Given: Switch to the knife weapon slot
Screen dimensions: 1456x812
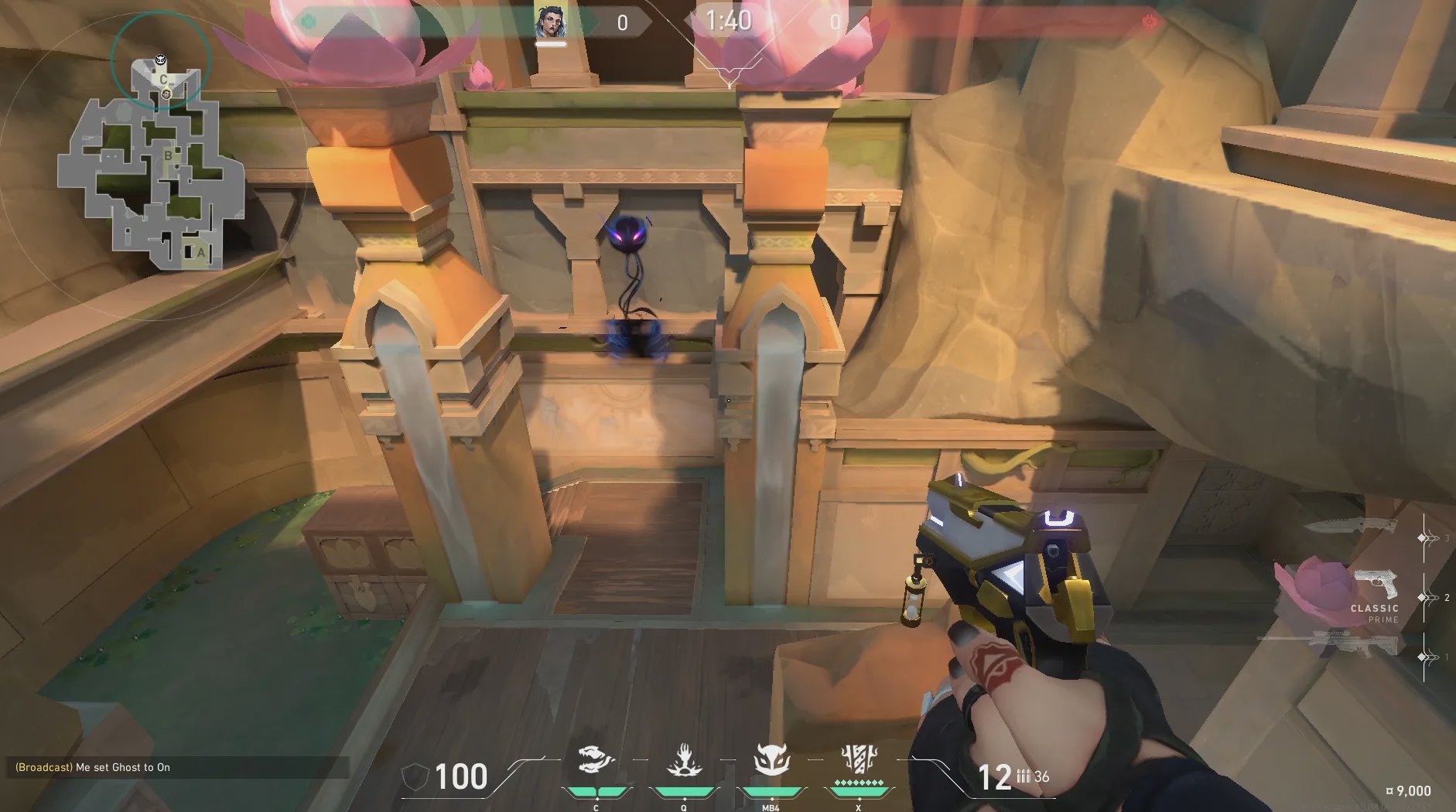Looking at the screenshot, I should (x=1352, y=527).
